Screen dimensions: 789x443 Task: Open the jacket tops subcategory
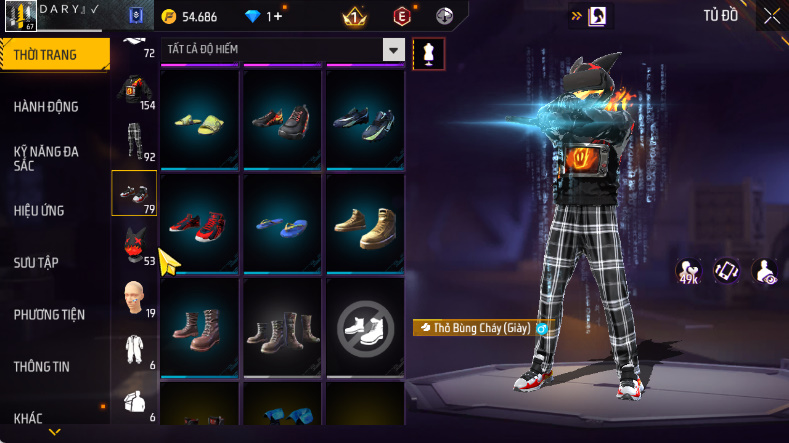pos(134,90)
